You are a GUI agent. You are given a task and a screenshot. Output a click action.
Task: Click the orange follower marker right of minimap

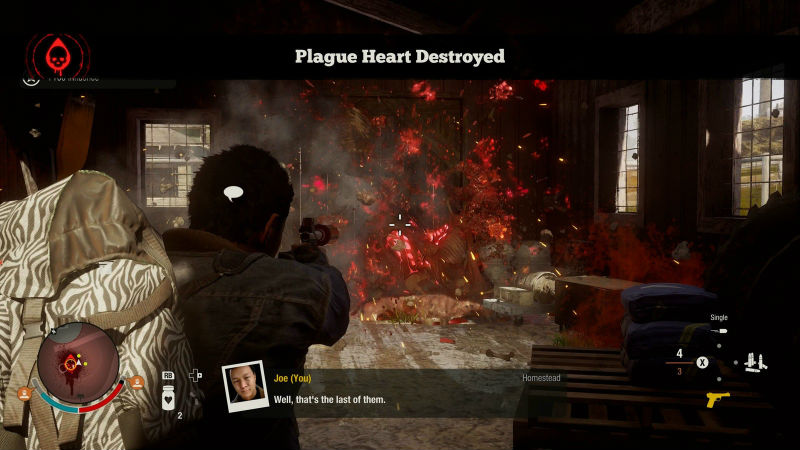coord(136,382)
